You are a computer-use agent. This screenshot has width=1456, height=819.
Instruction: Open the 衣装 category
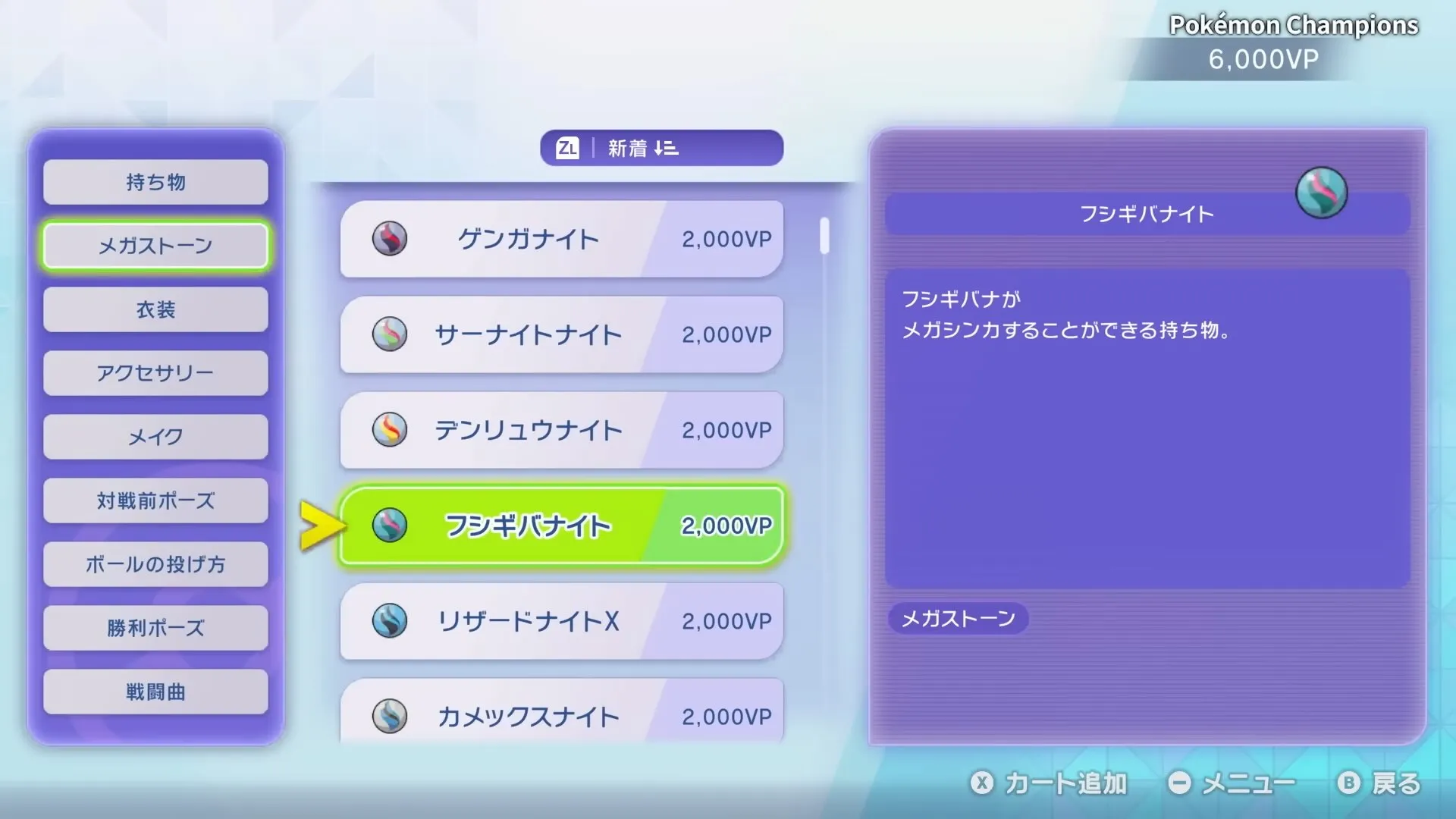click(x=155, y=309)
